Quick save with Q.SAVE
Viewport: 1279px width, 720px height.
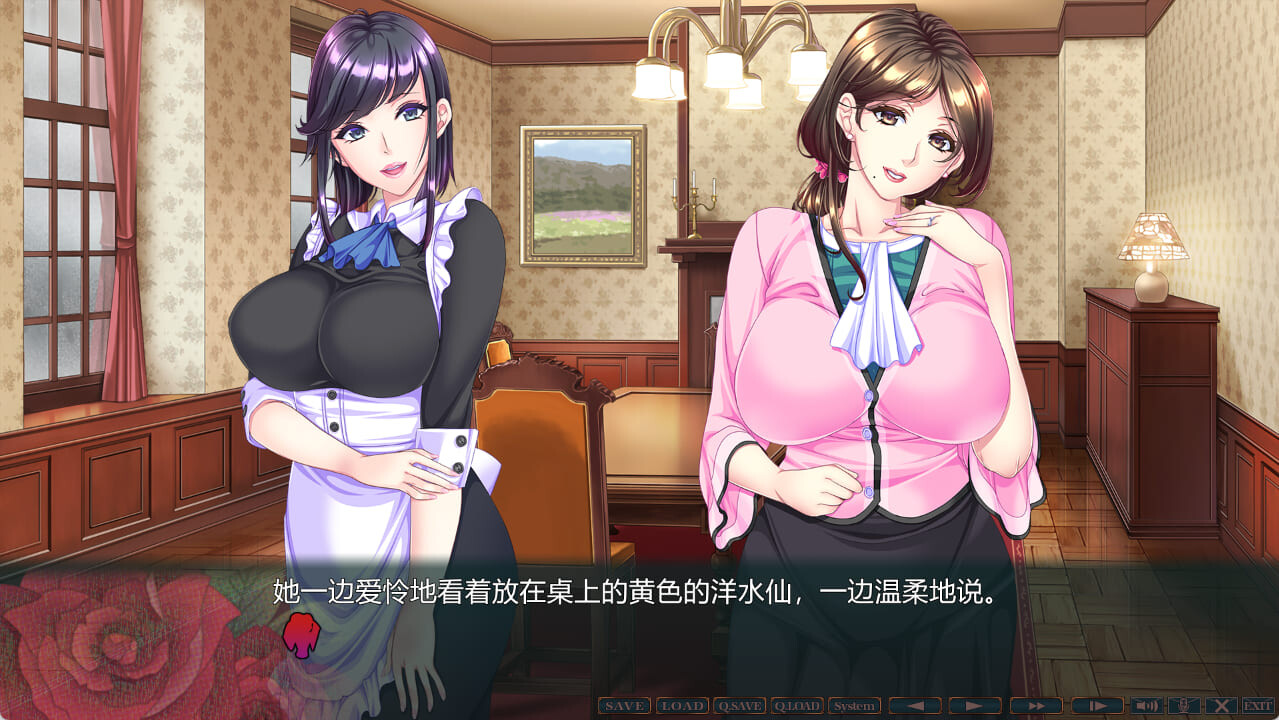pyautogui.click(x=740, y=706)
